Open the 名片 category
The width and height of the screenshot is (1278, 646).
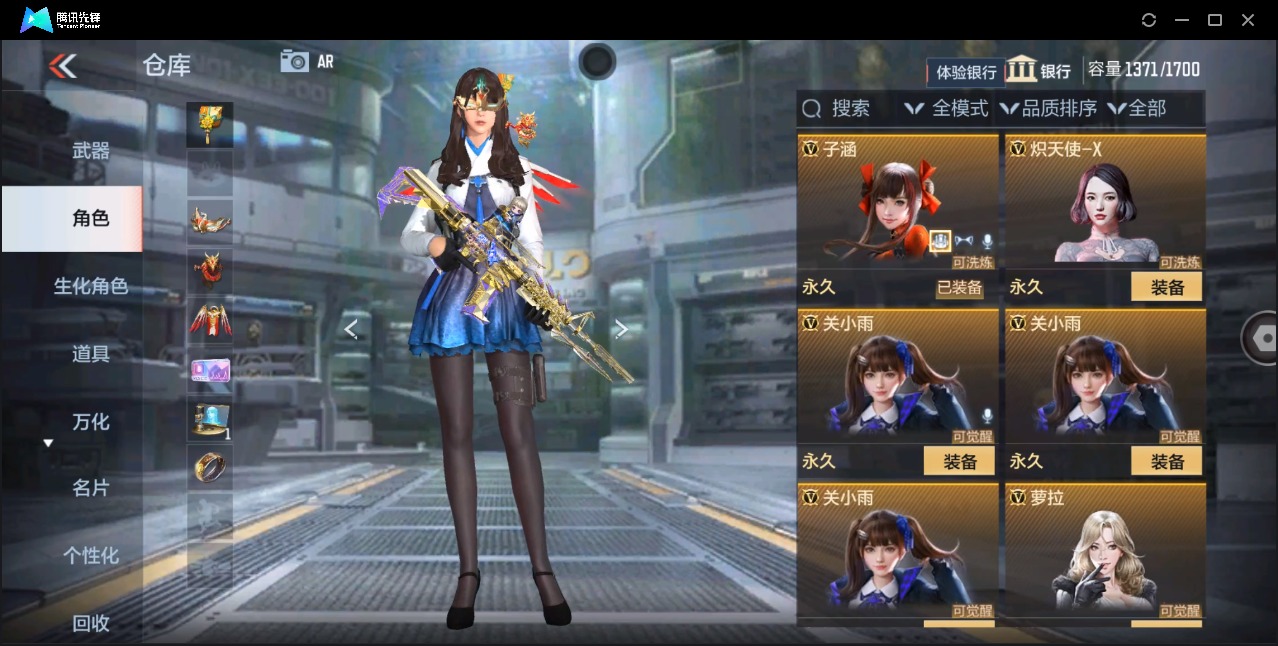pos(91,488)
